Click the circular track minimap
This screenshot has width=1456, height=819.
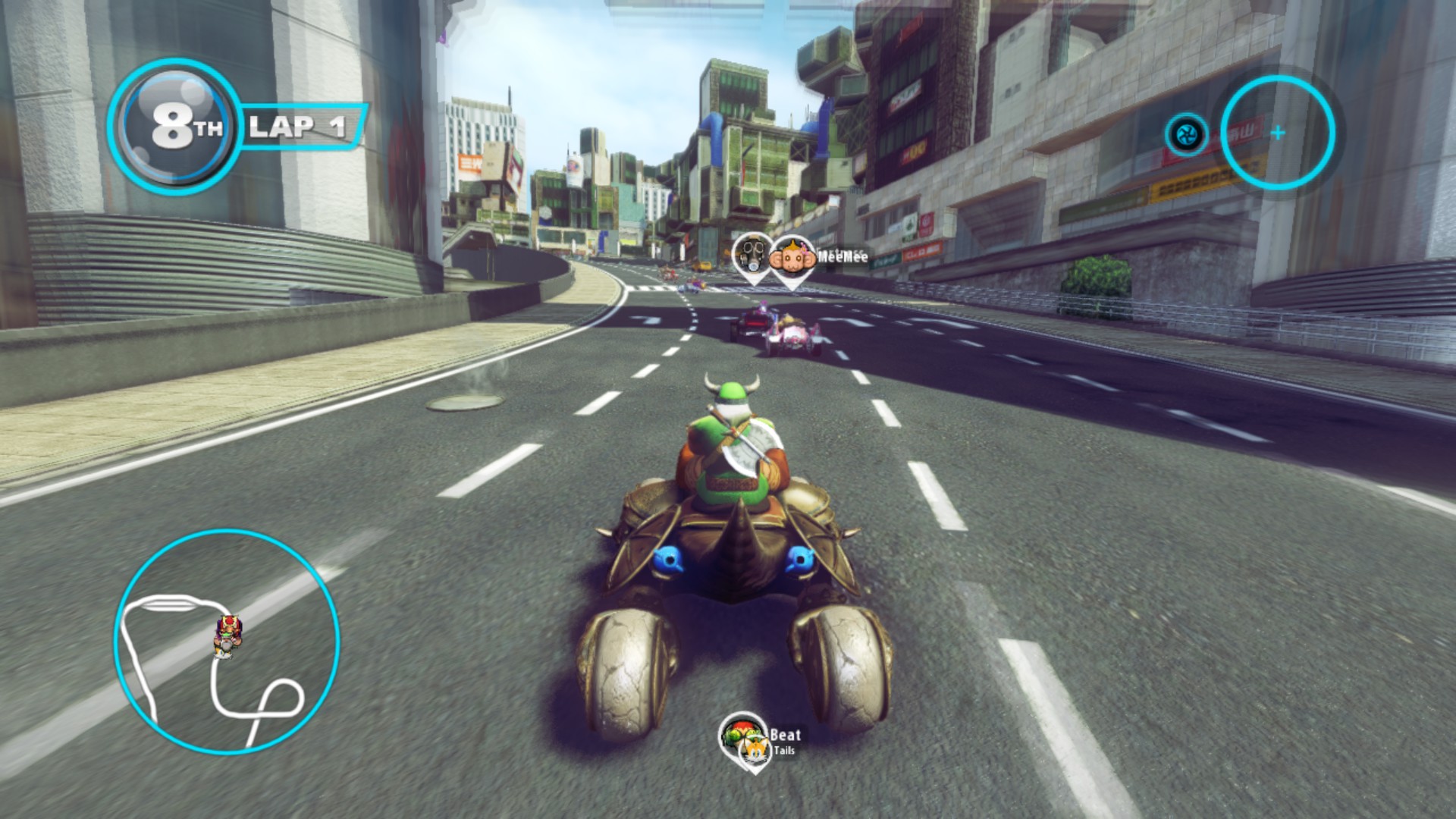[227, 642]
